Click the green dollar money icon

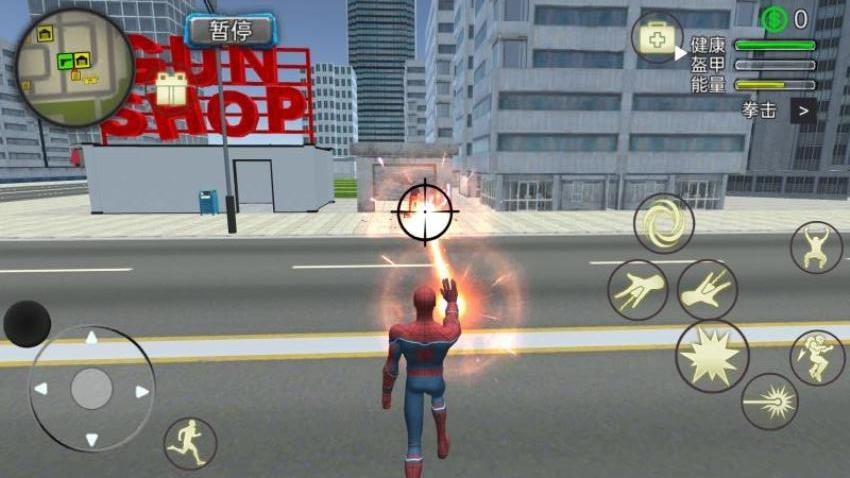pos(773,18)
